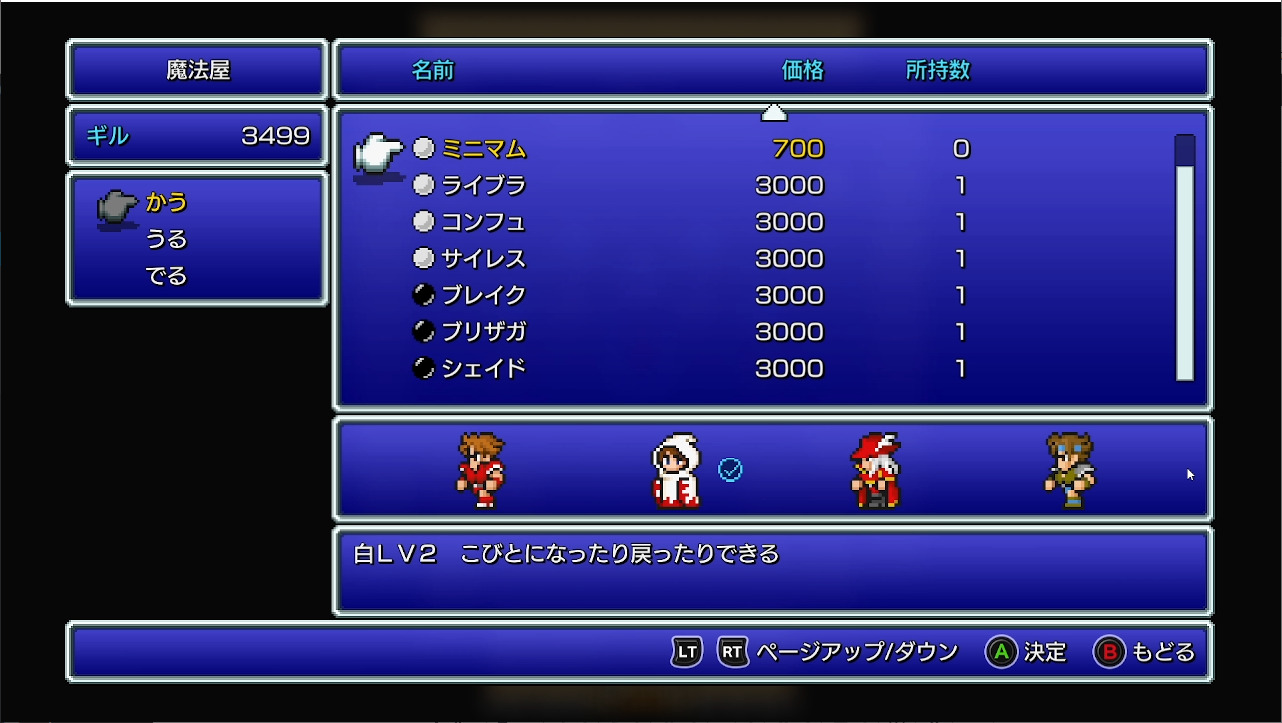
Task: Click the black magic orb beside シェイド
Action: 424,369
